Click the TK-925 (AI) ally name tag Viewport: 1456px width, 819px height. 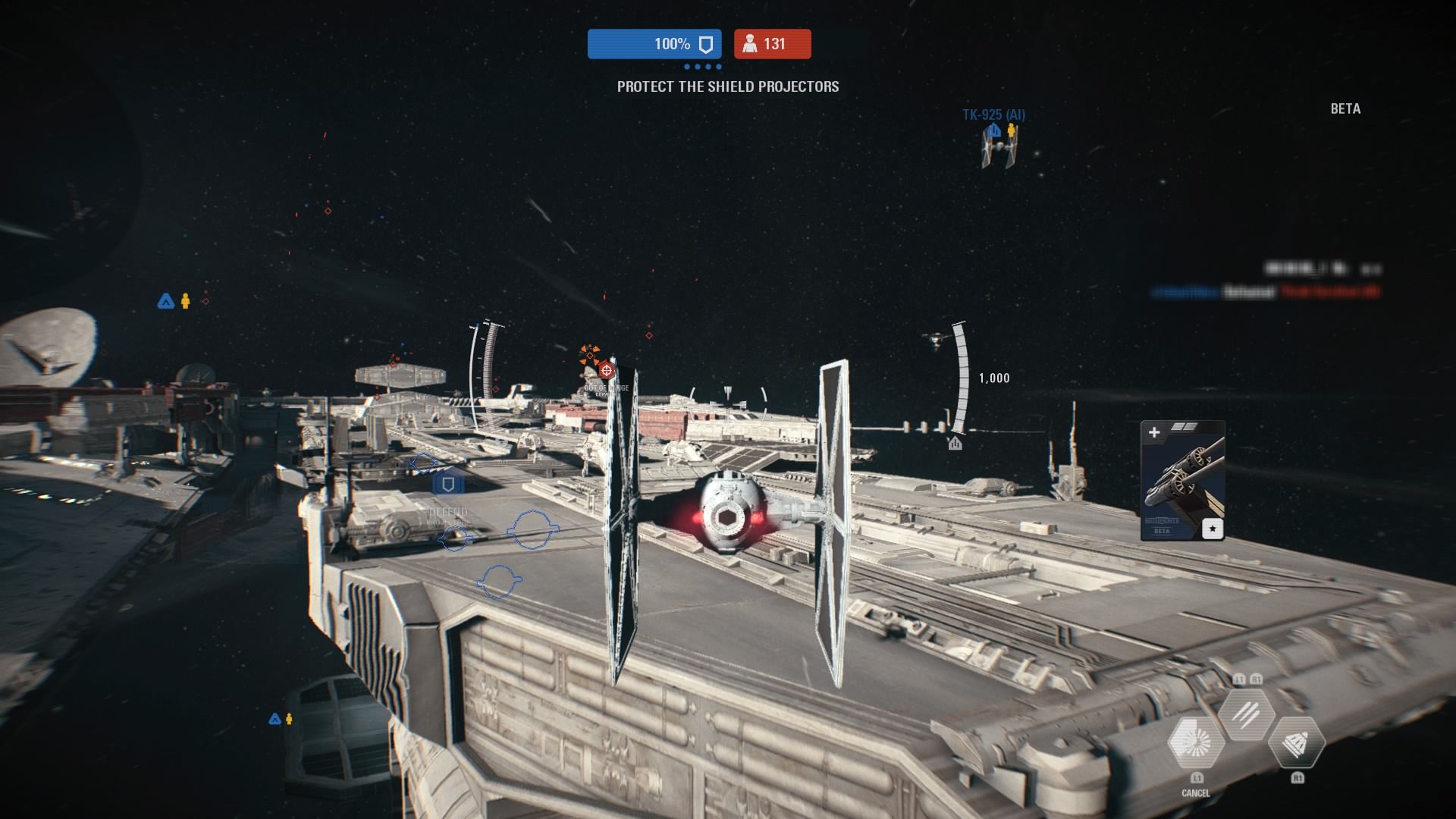point(993,115)
